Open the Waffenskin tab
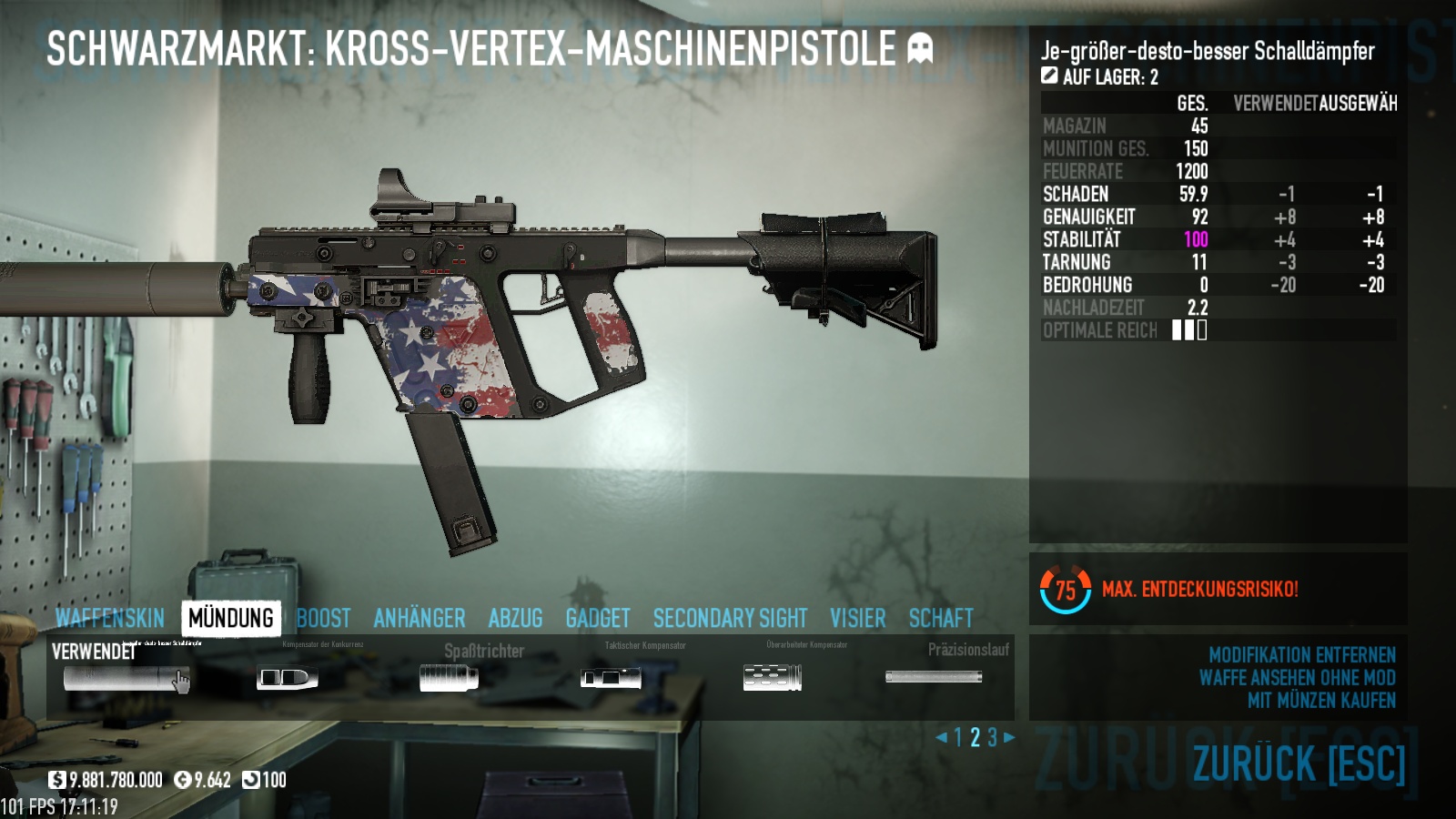This screenshot has width=1456, height=819. pos(110,619)
